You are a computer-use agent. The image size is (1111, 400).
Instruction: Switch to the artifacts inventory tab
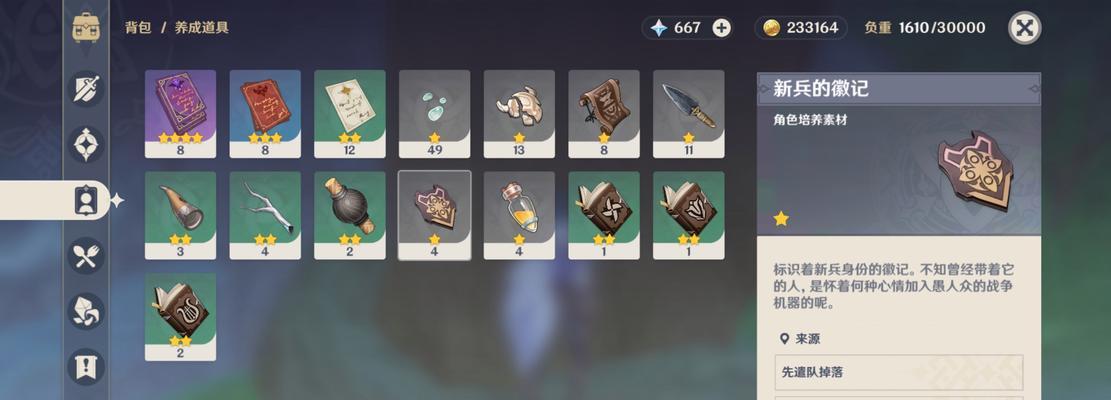click(86, 145)
